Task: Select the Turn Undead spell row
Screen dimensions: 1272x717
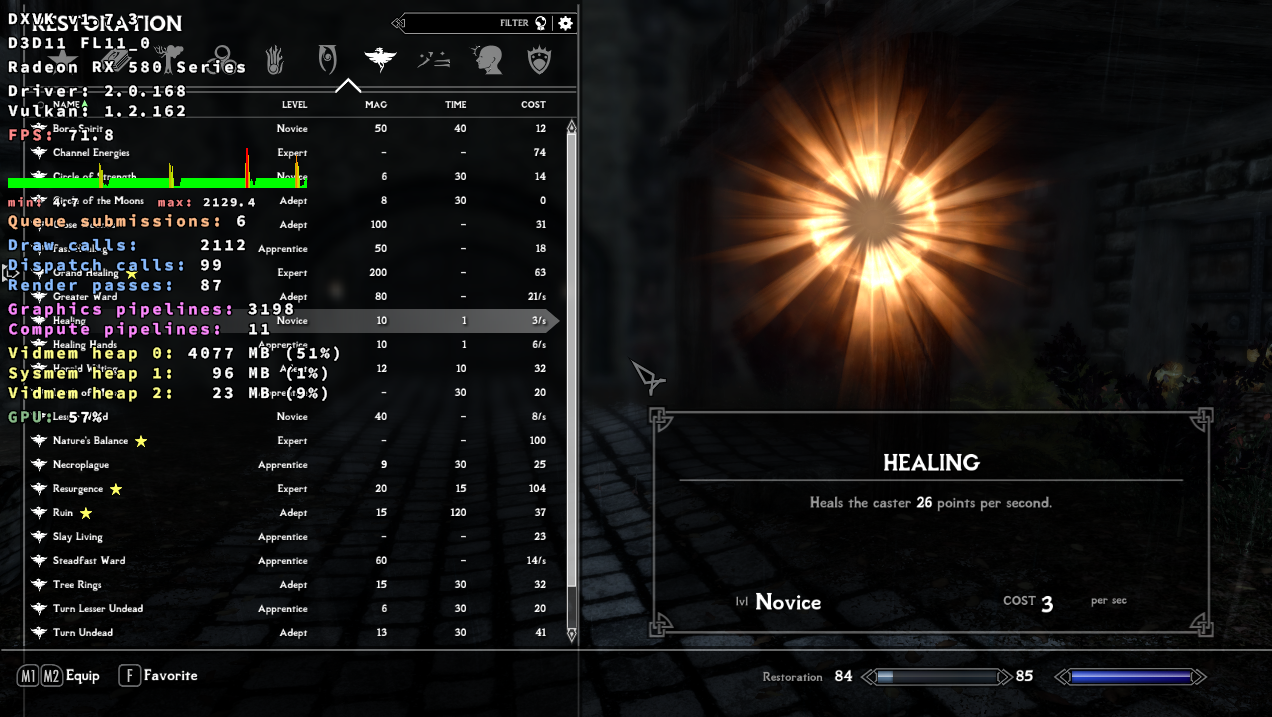Action: click(82, 633)
